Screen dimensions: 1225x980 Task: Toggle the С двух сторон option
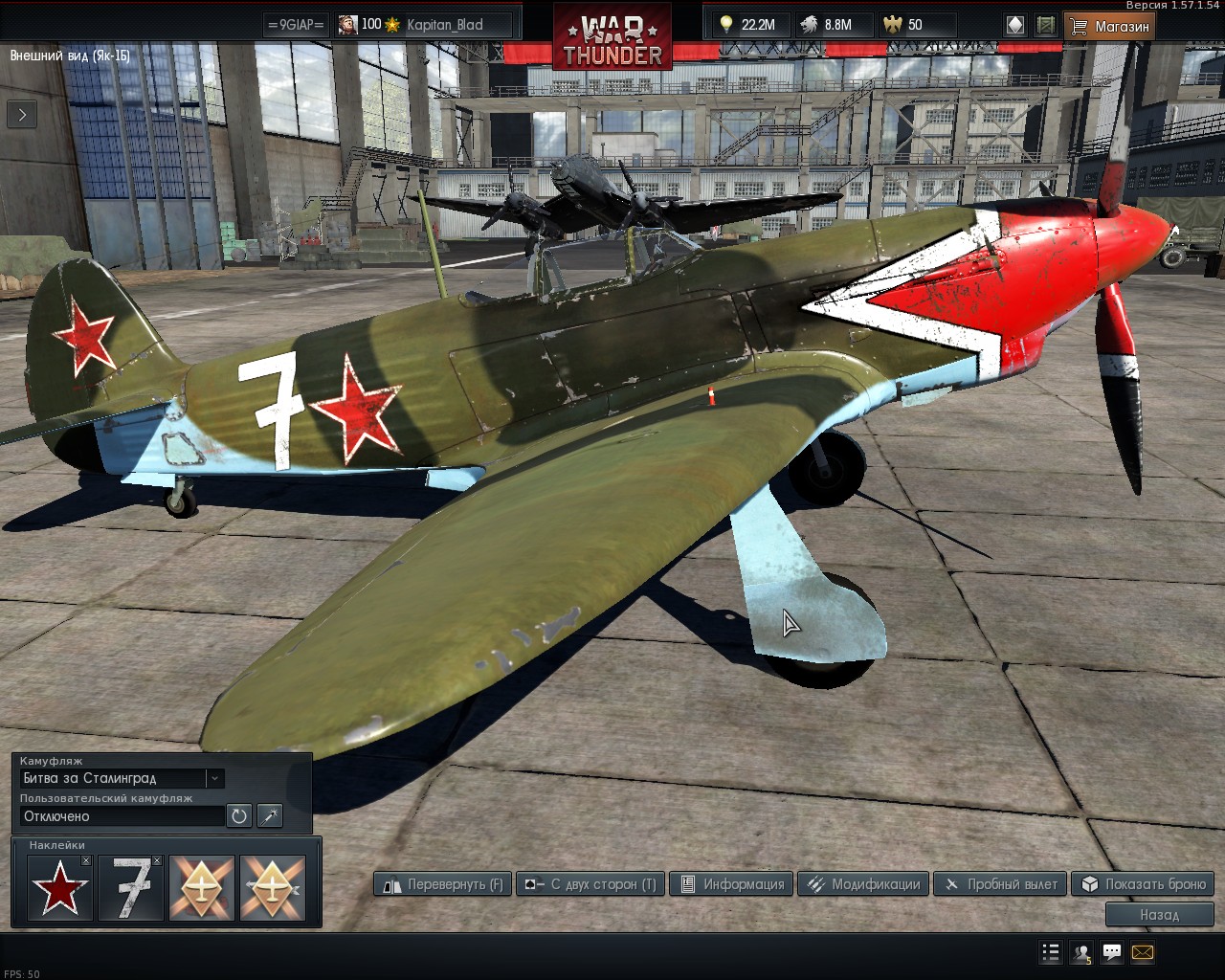coord(590,884)
